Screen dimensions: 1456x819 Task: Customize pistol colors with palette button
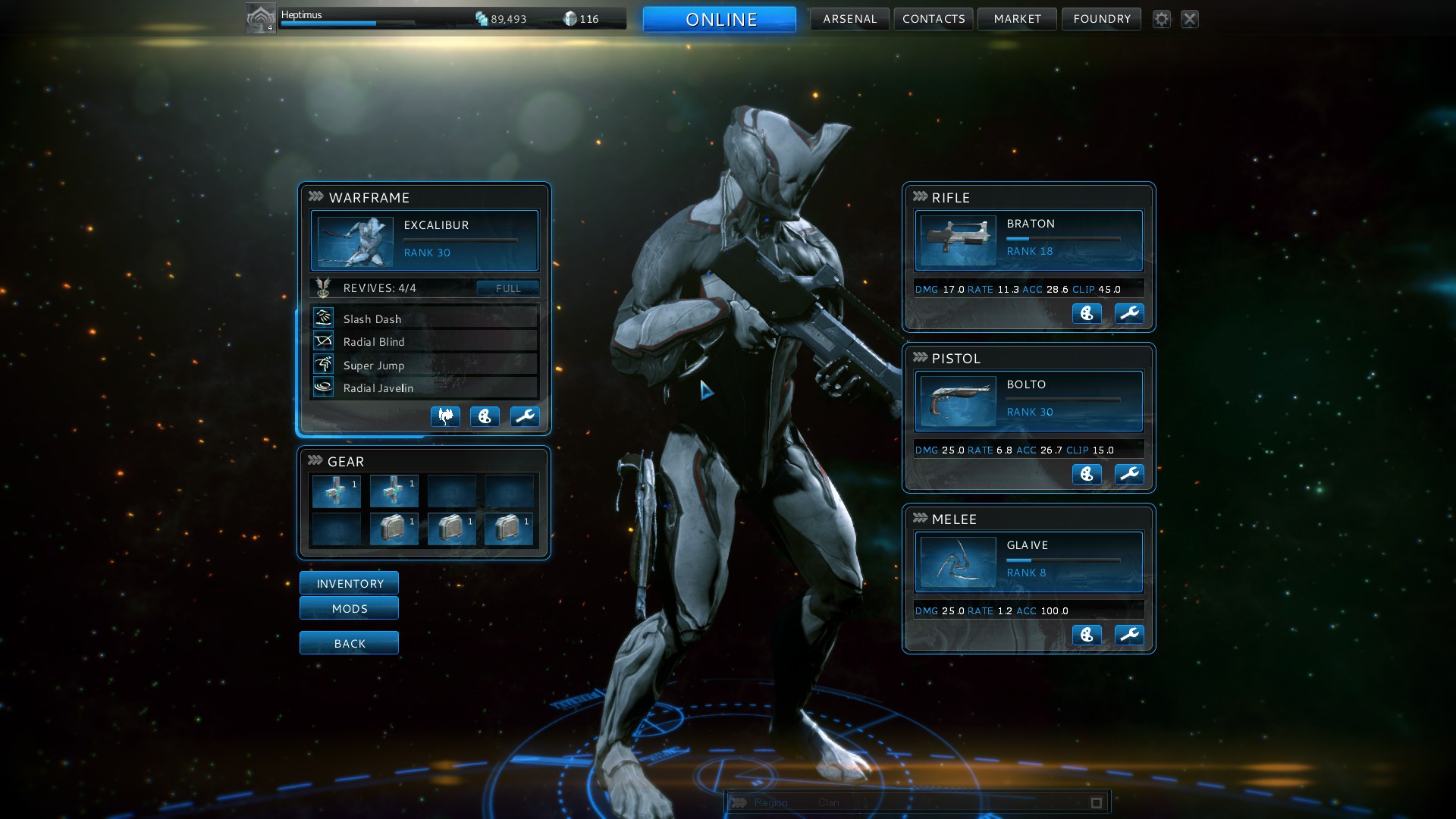1087,474
